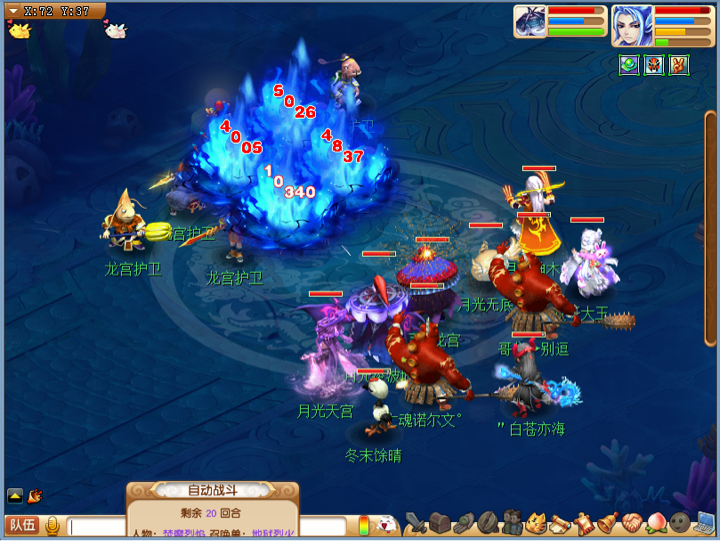
Task: Expand the chat log with the up arrow
Action: click(15, 495)
